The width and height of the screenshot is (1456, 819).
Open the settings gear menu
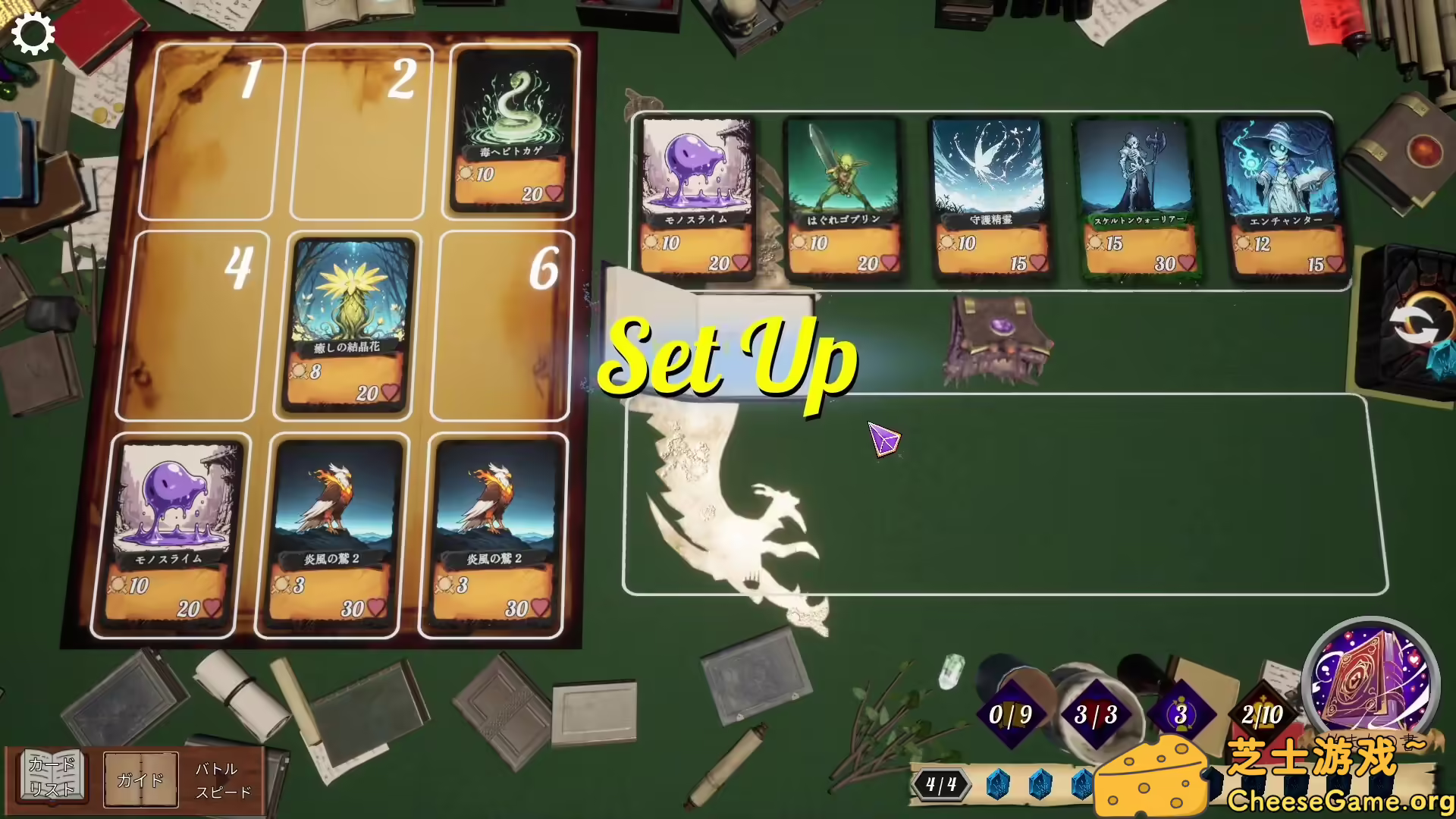34,33
